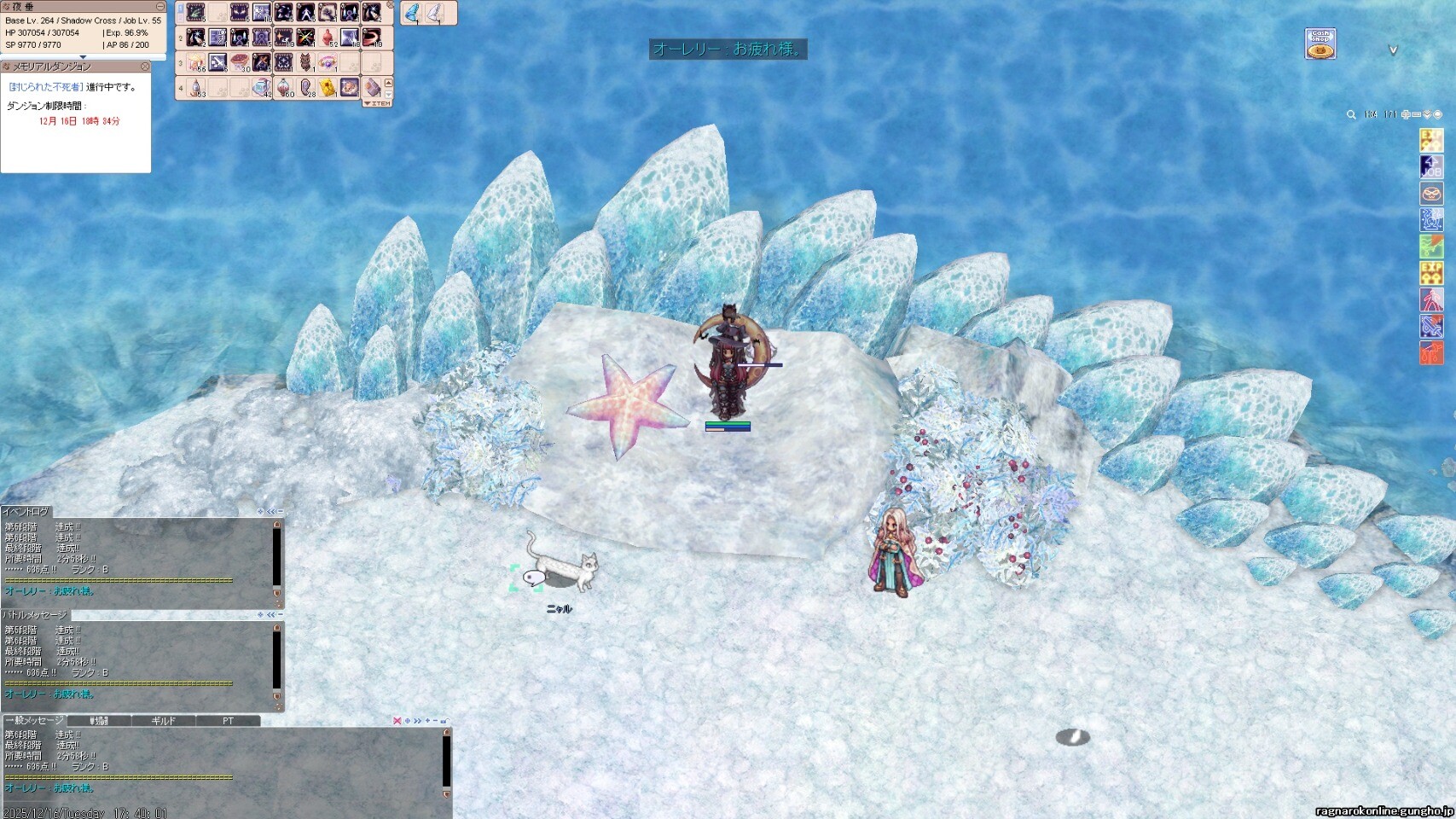Close the メモリアルダンジョン window
1456x819 pixels.
point(145,66)
